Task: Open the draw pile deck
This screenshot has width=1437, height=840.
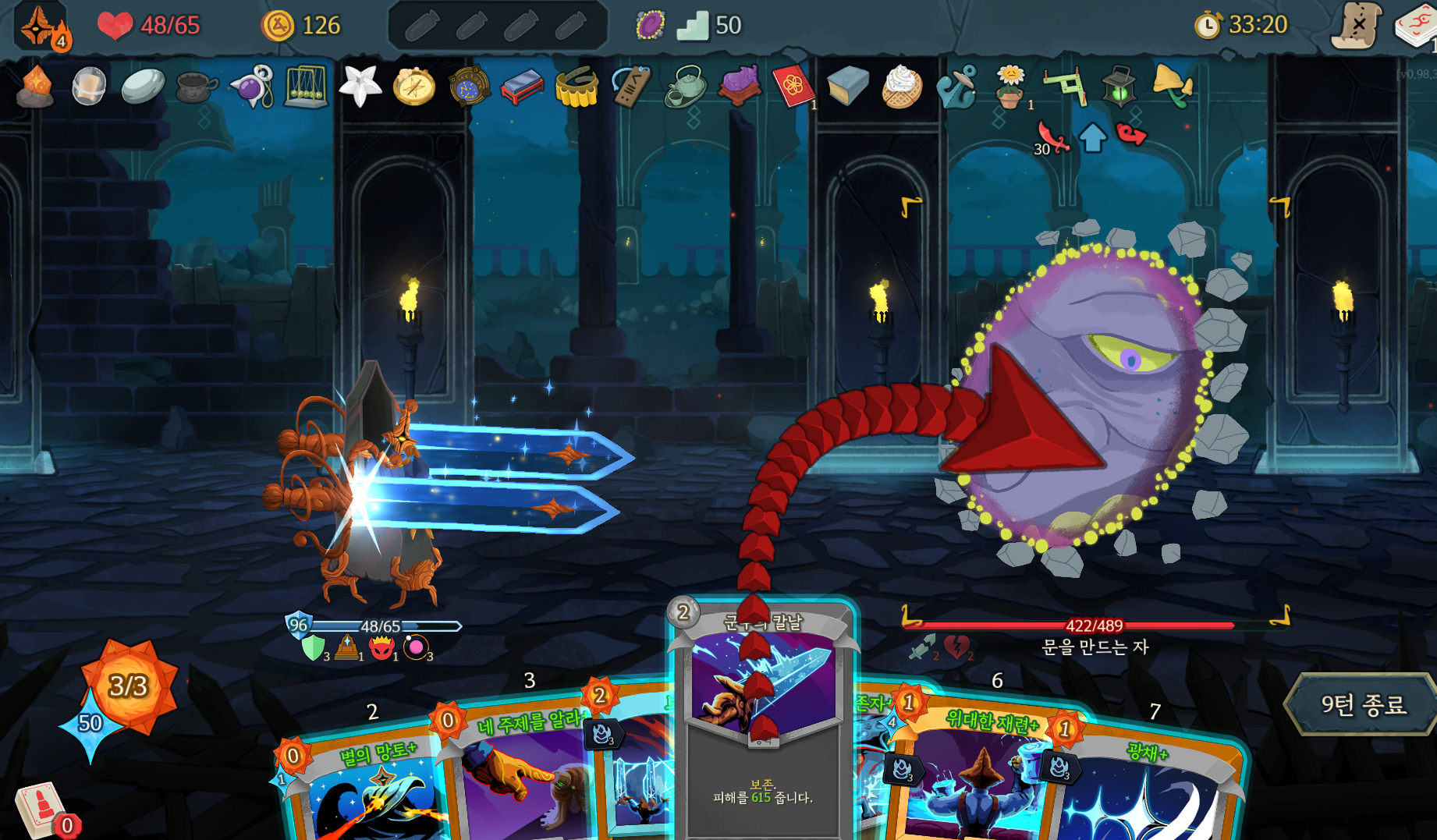Action: (x=41, y=807)
